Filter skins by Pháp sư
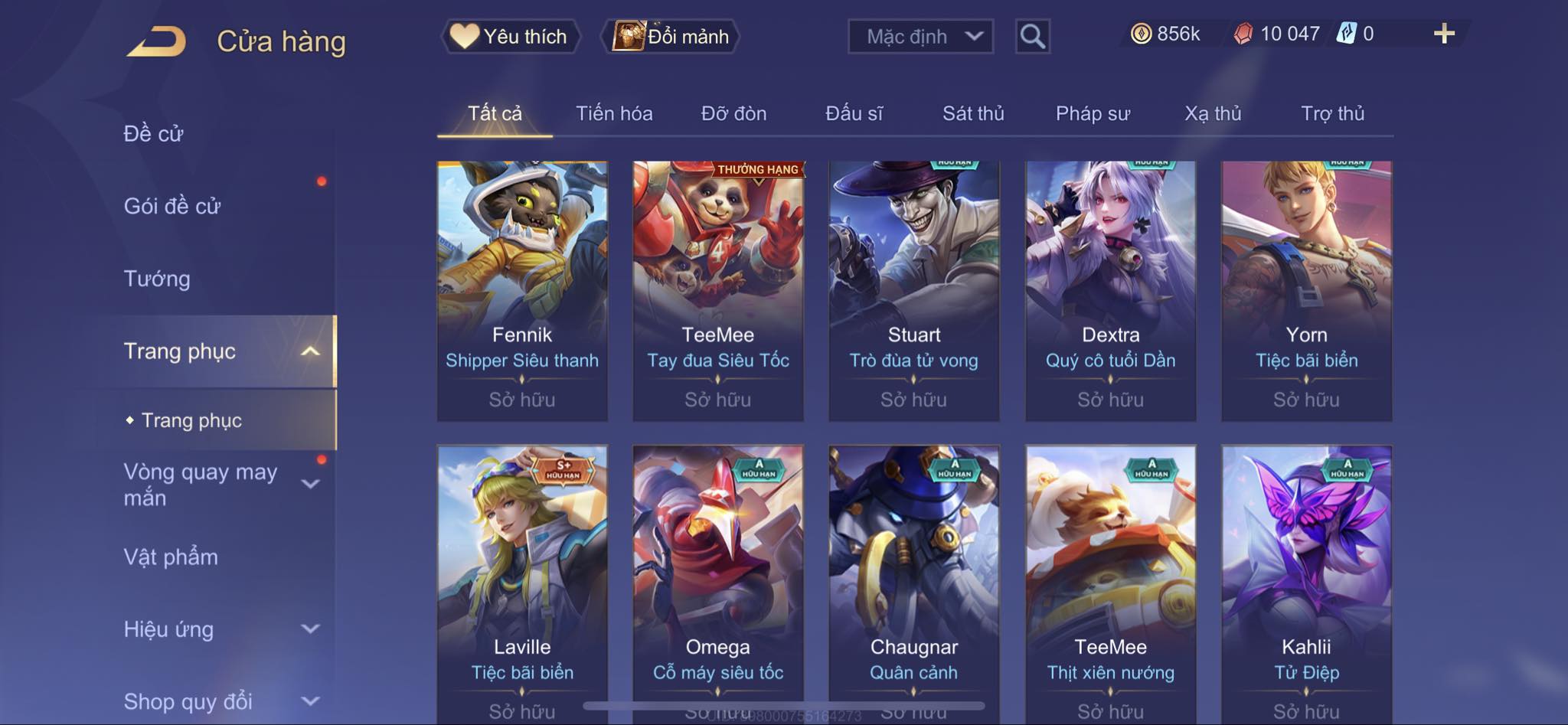 1093,113
